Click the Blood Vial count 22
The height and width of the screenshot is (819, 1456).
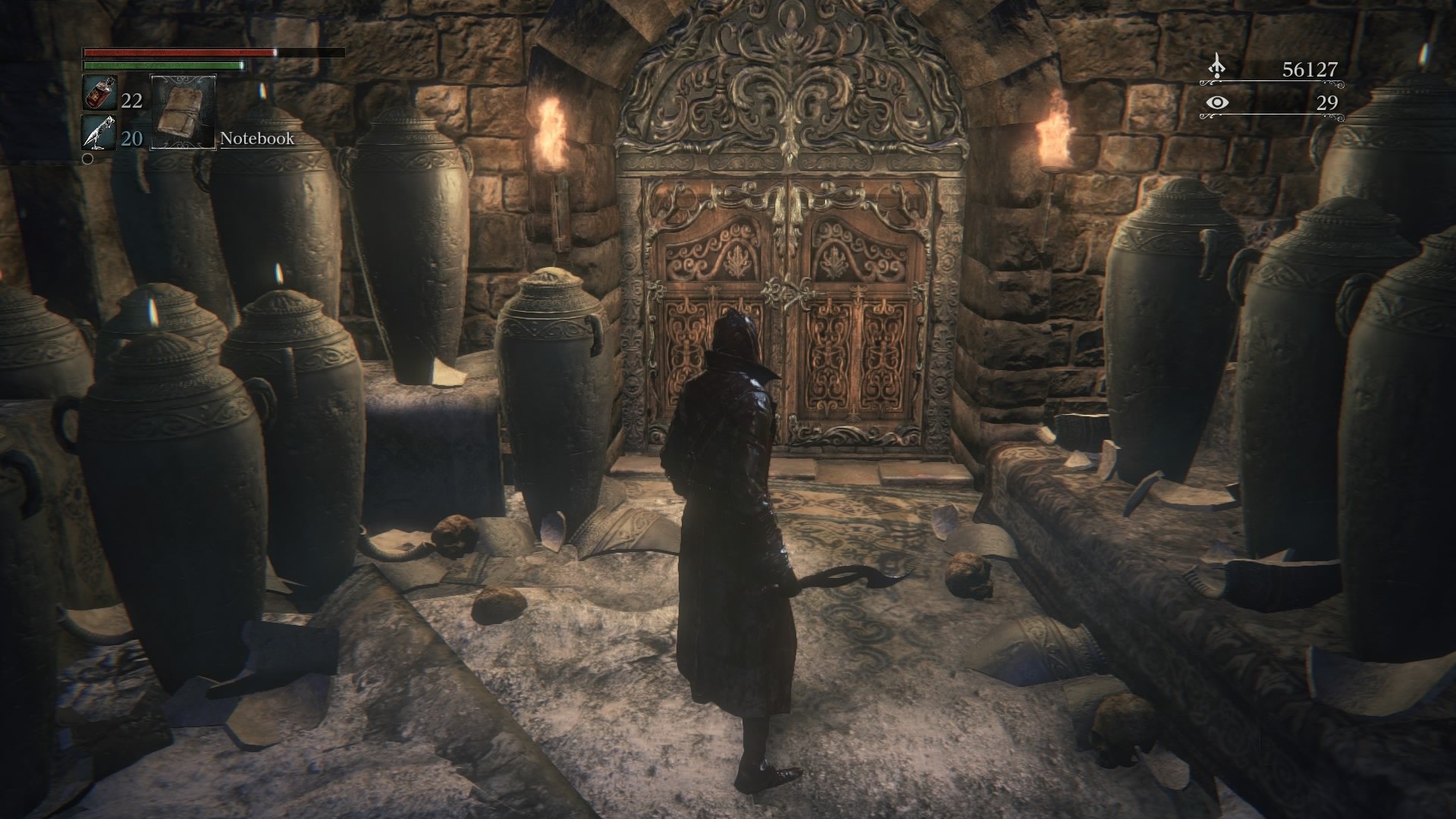(x=130, y=99)
